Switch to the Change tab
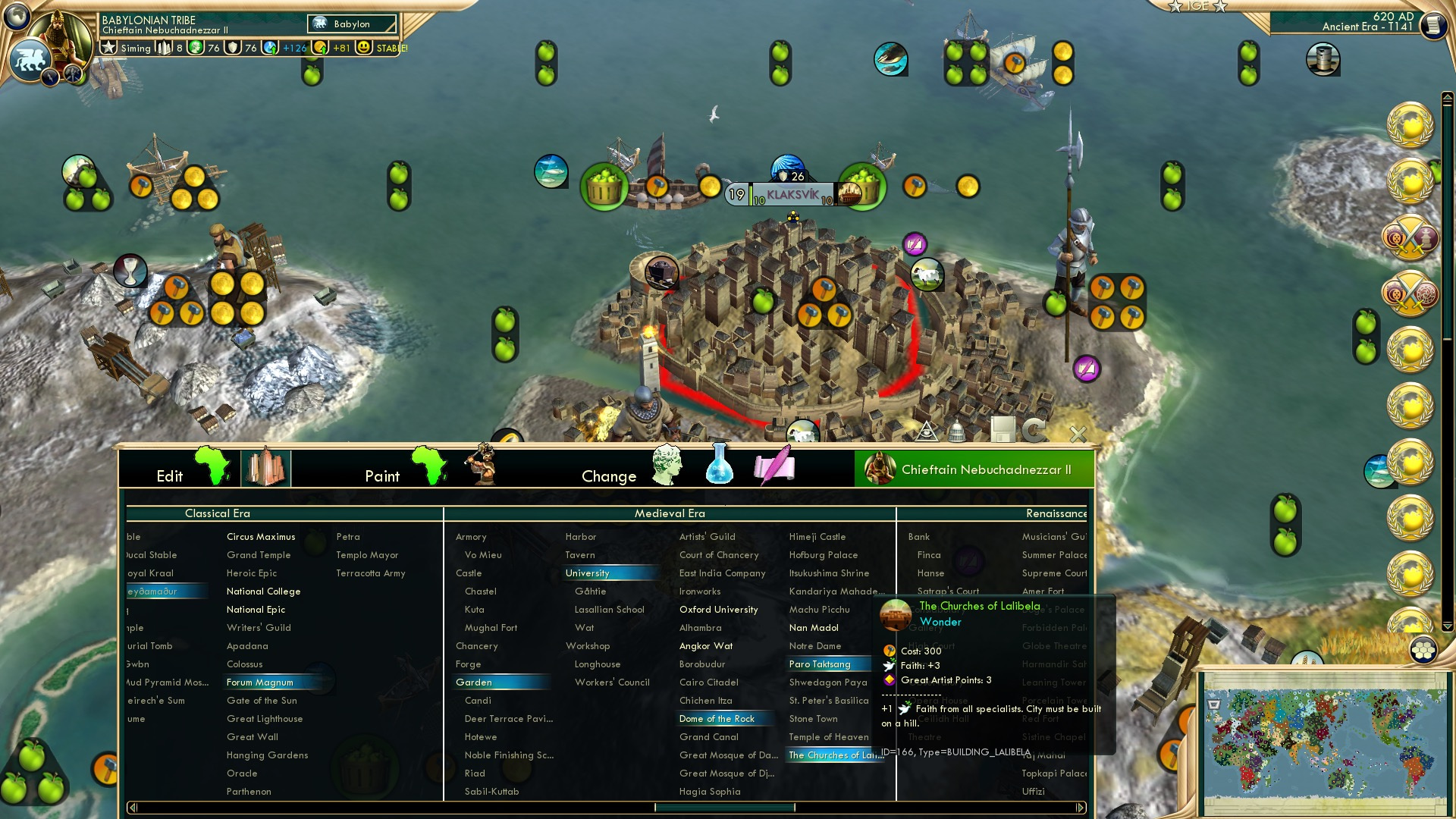The image size is (1456, 819). point(609,476)
